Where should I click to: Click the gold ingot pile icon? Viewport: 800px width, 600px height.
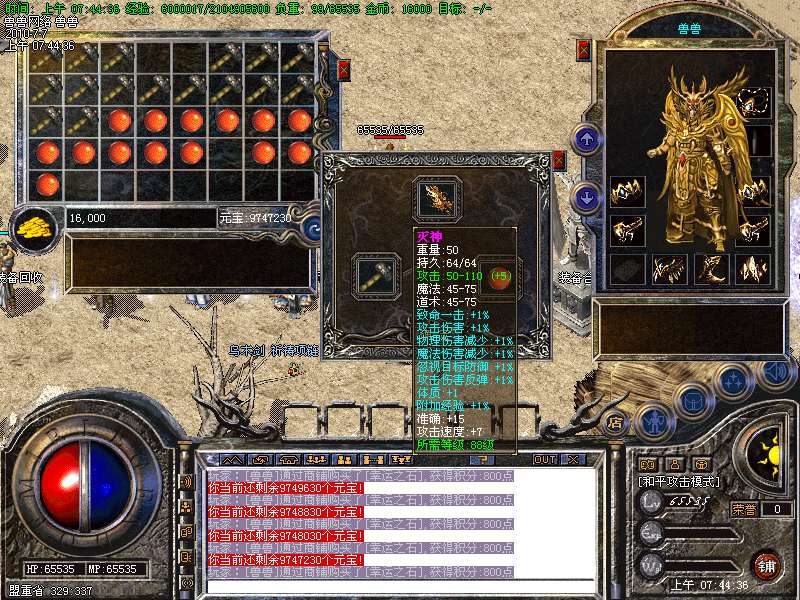click(37, 226)
